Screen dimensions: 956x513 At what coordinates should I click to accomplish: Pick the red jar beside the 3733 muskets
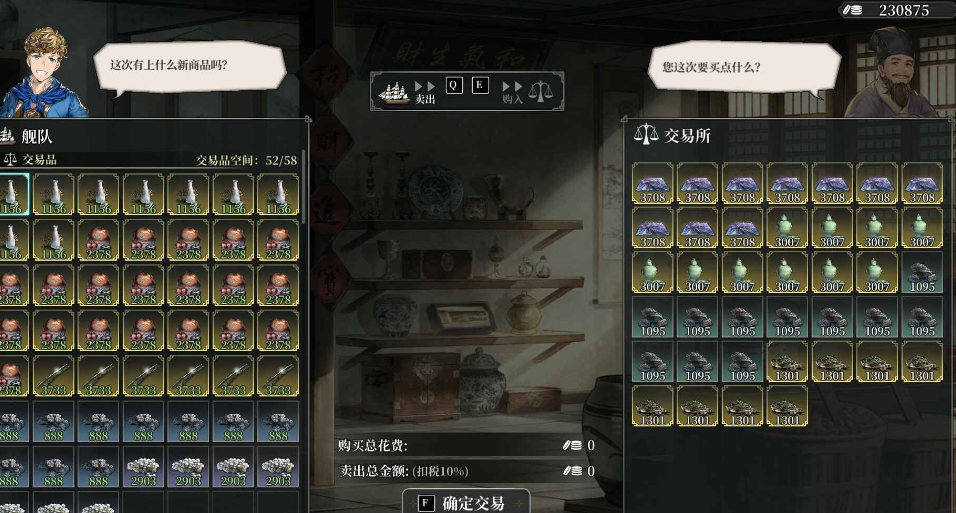coord(12,377)
